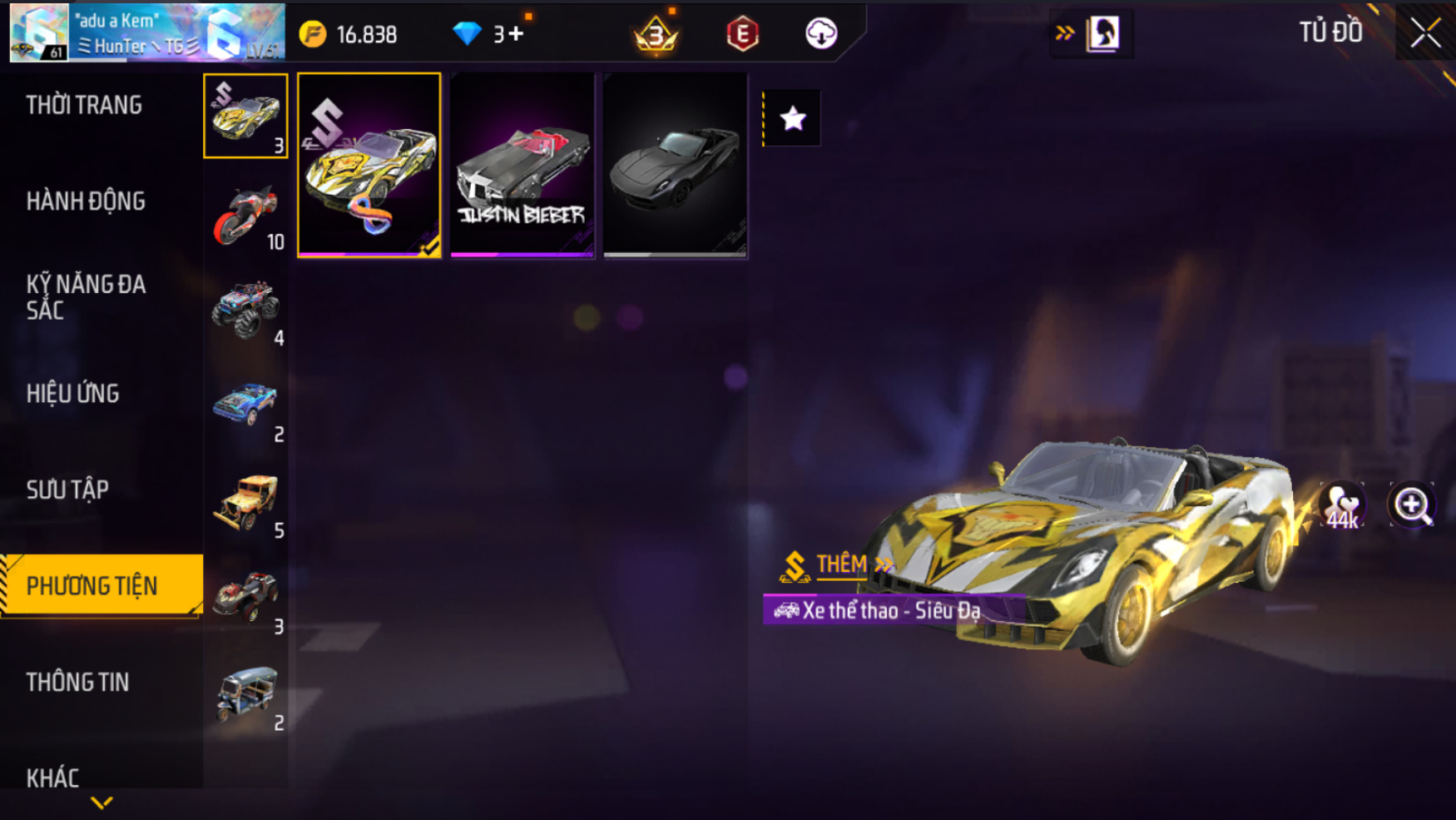The height and width of the screenshot is (820, 1456).
Task: Select the gold sports car skin card
Action: click(369, 165)
